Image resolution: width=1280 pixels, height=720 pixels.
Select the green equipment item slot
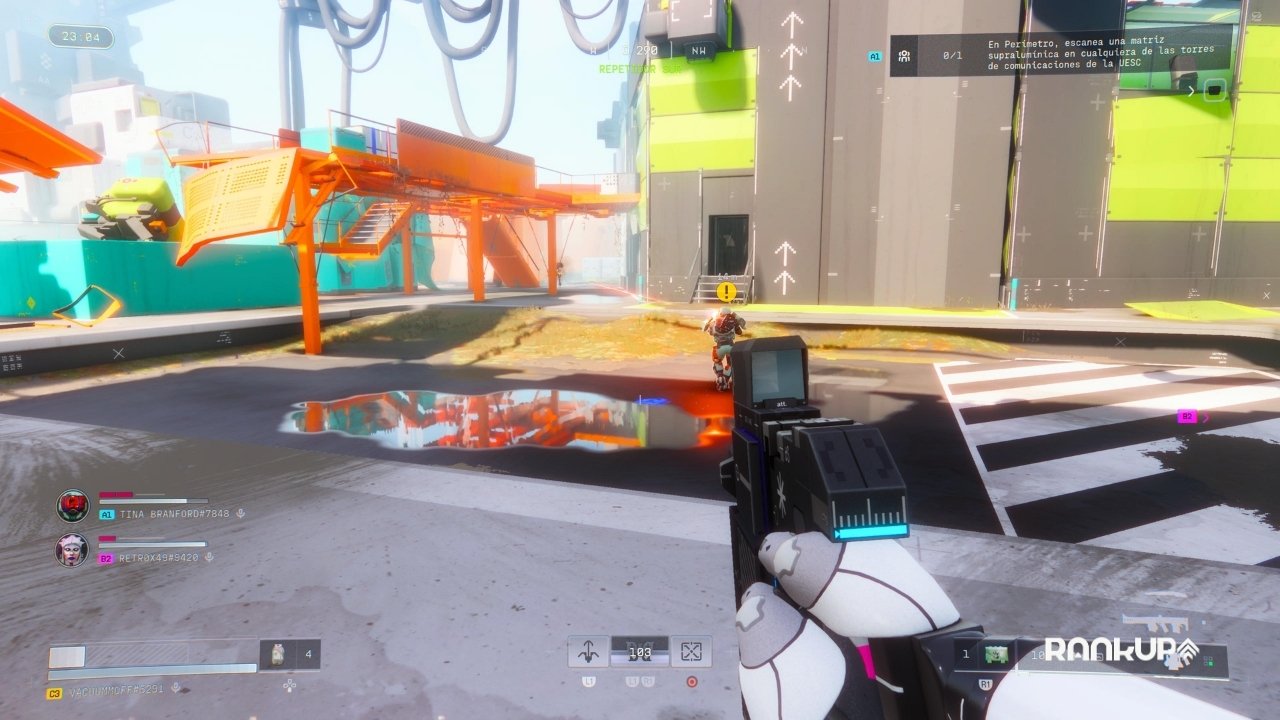[x=994, y=654]
